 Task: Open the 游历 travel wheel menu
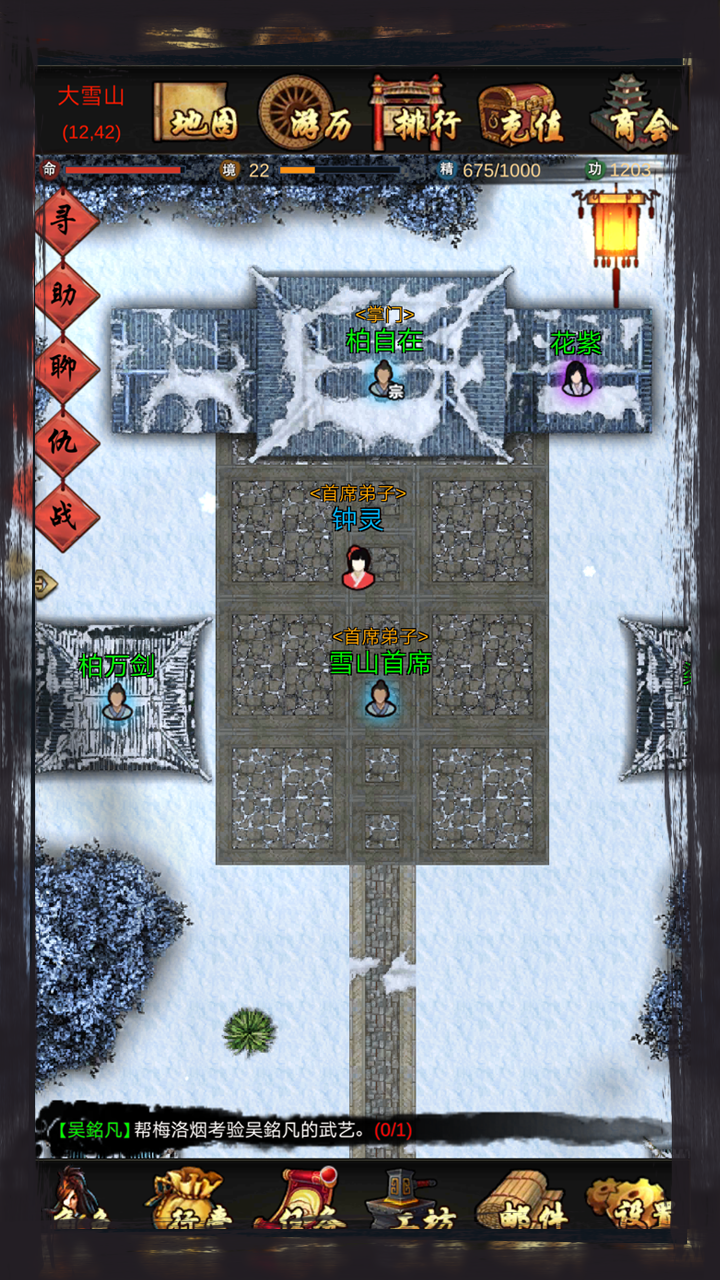pos(308,115)
